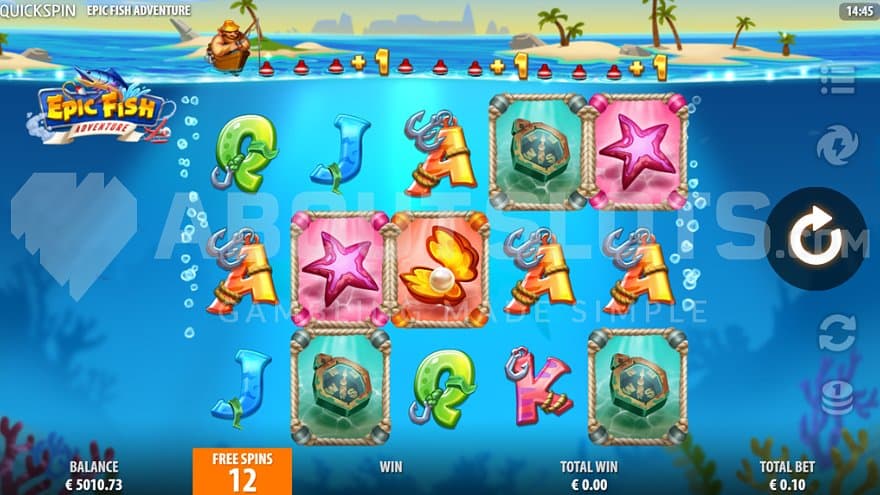Open the game menu list icon
The image size is (880, 495).
[837, 80]
